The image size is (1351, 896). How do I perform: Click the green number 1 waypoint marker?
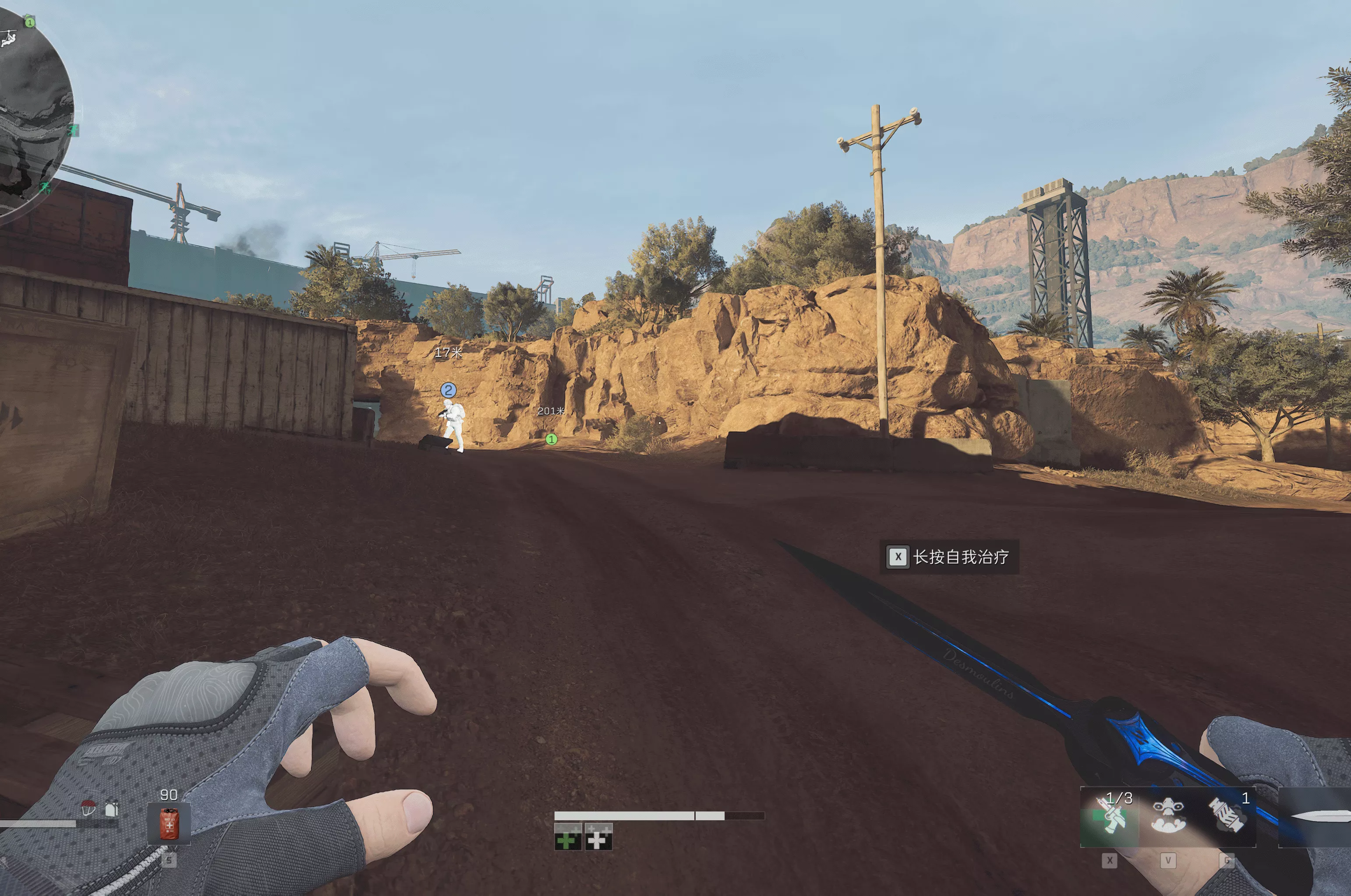coord(552,439)
